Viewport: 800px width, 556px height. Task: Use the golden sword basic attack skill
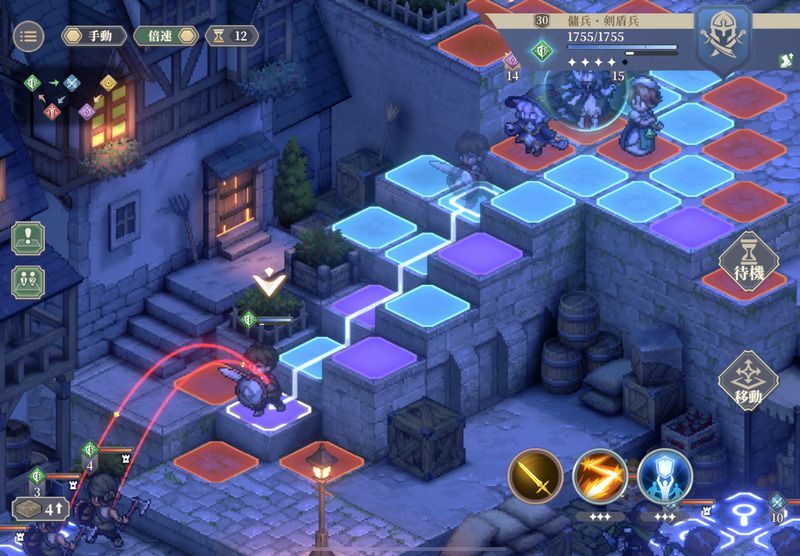click(x=535, y=476)
